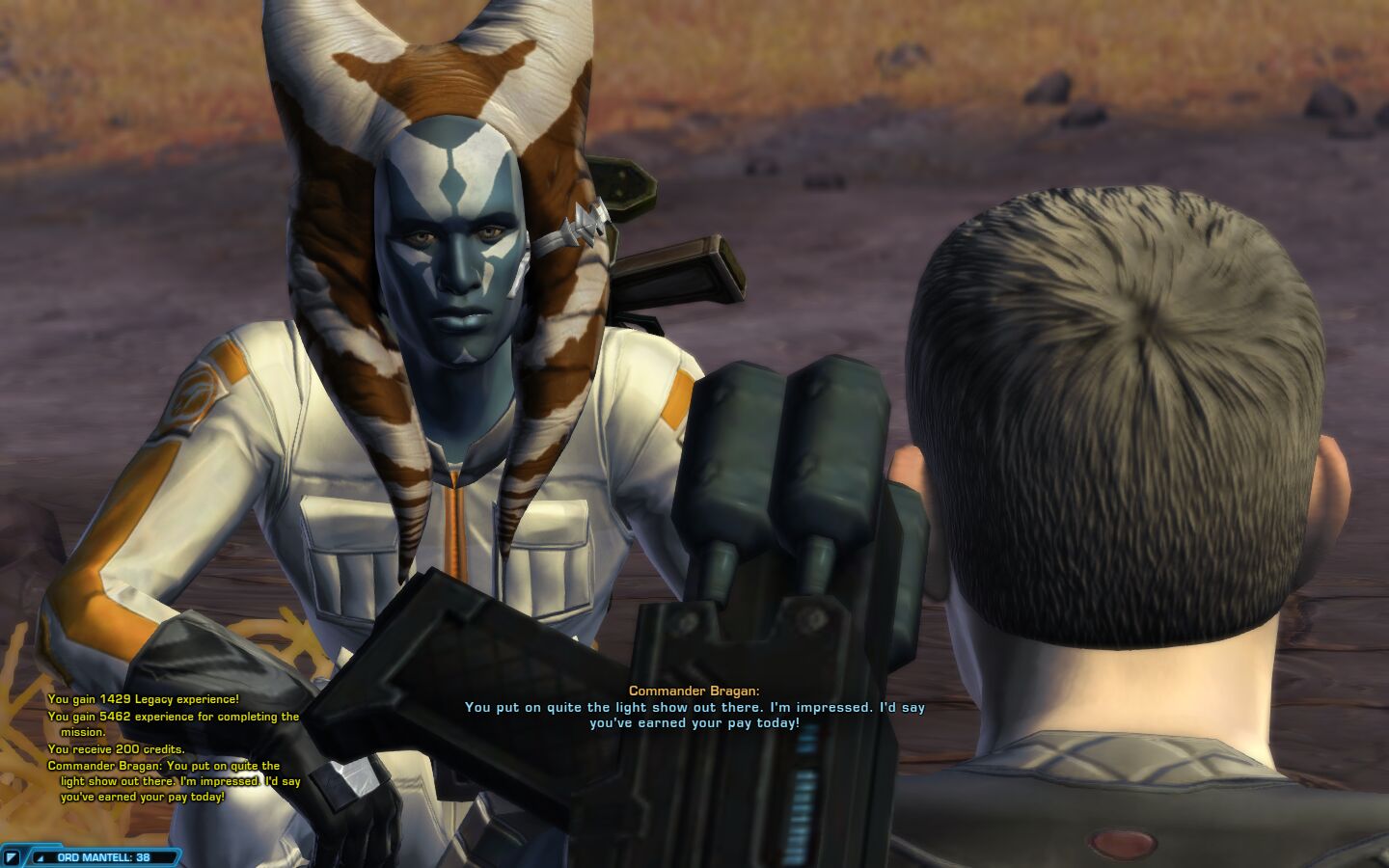1389x868 pixels.
Task: Click the chat log message area
Action: click(174, 748)
